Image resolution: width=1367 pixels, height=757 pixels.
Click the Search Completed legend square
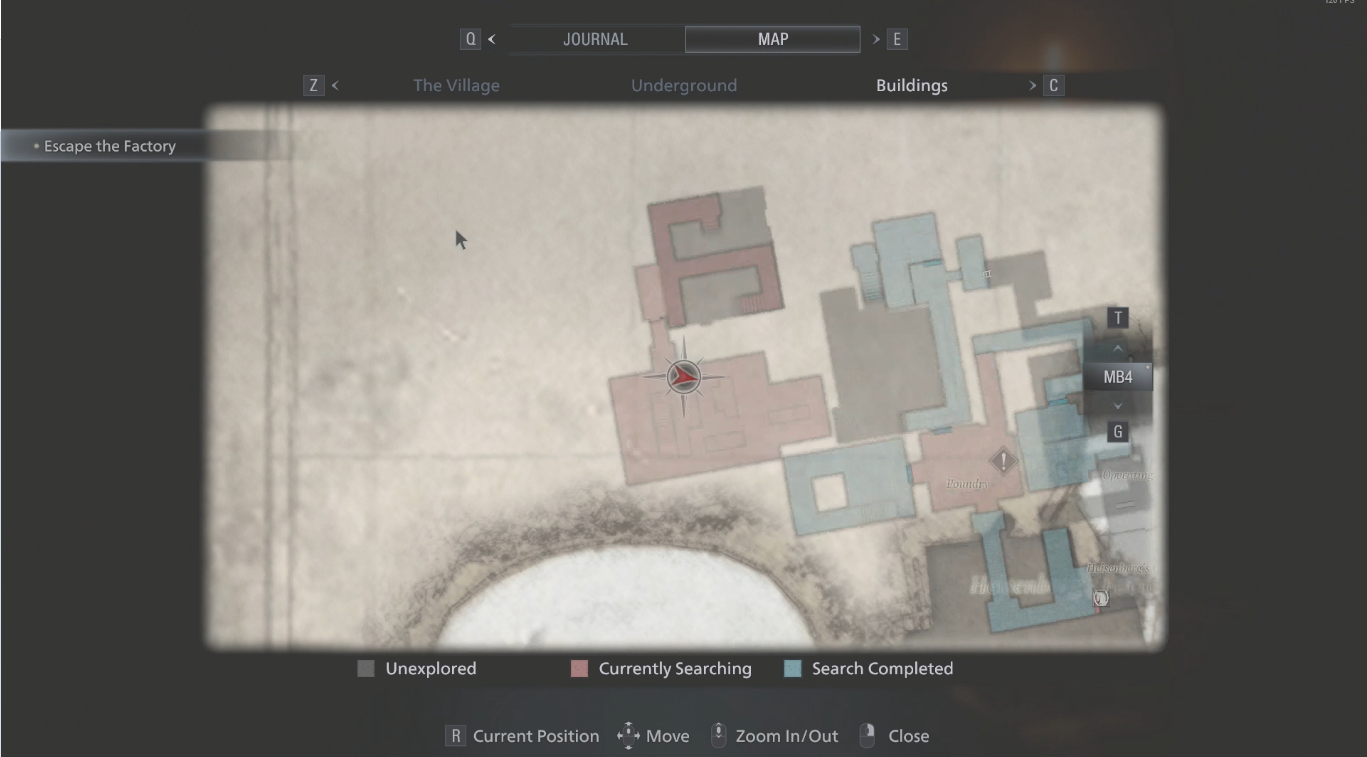(x=793, y=668)
